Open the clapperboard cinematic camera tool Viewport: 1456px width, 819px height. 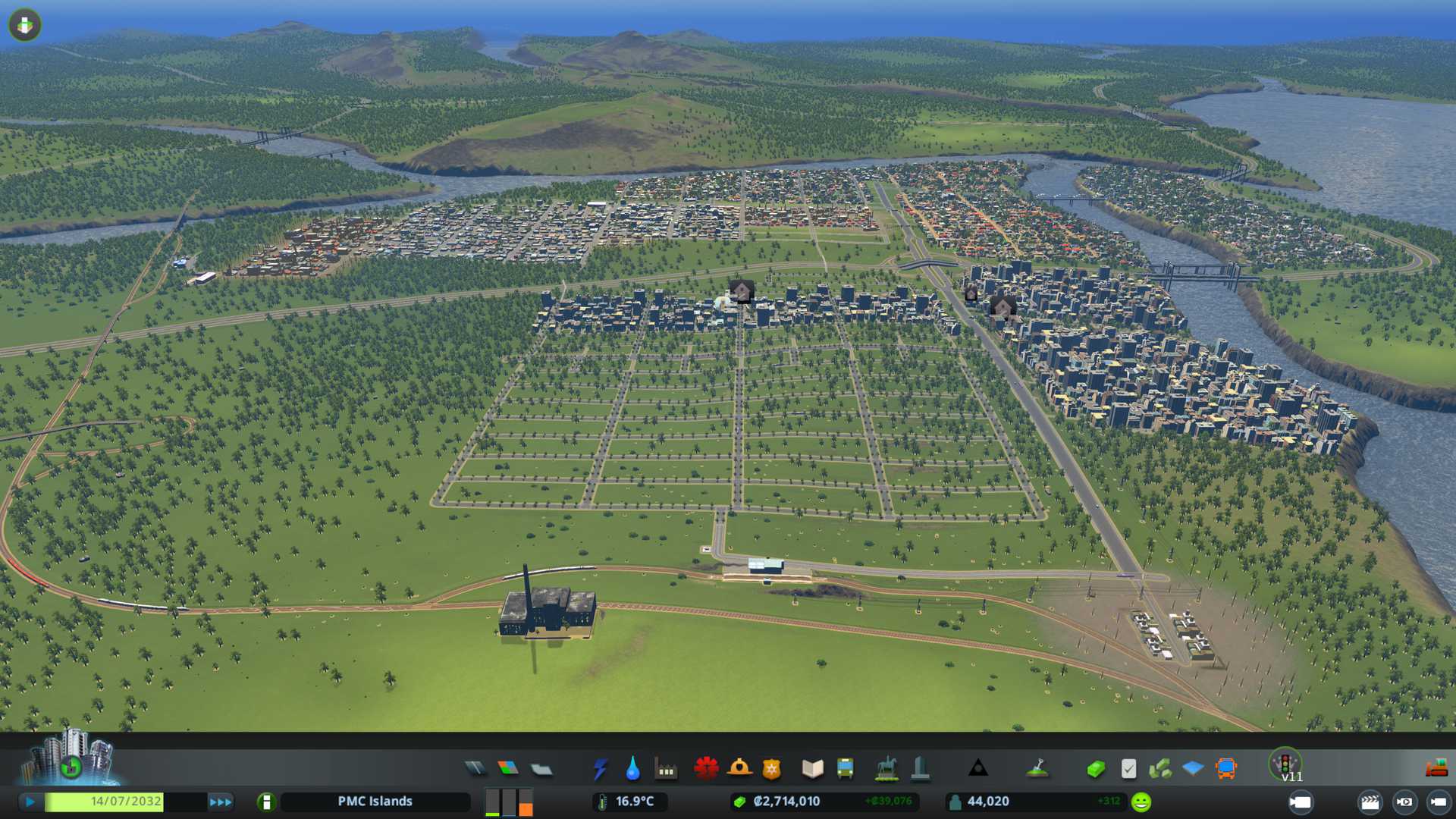tap(1370, 802)
